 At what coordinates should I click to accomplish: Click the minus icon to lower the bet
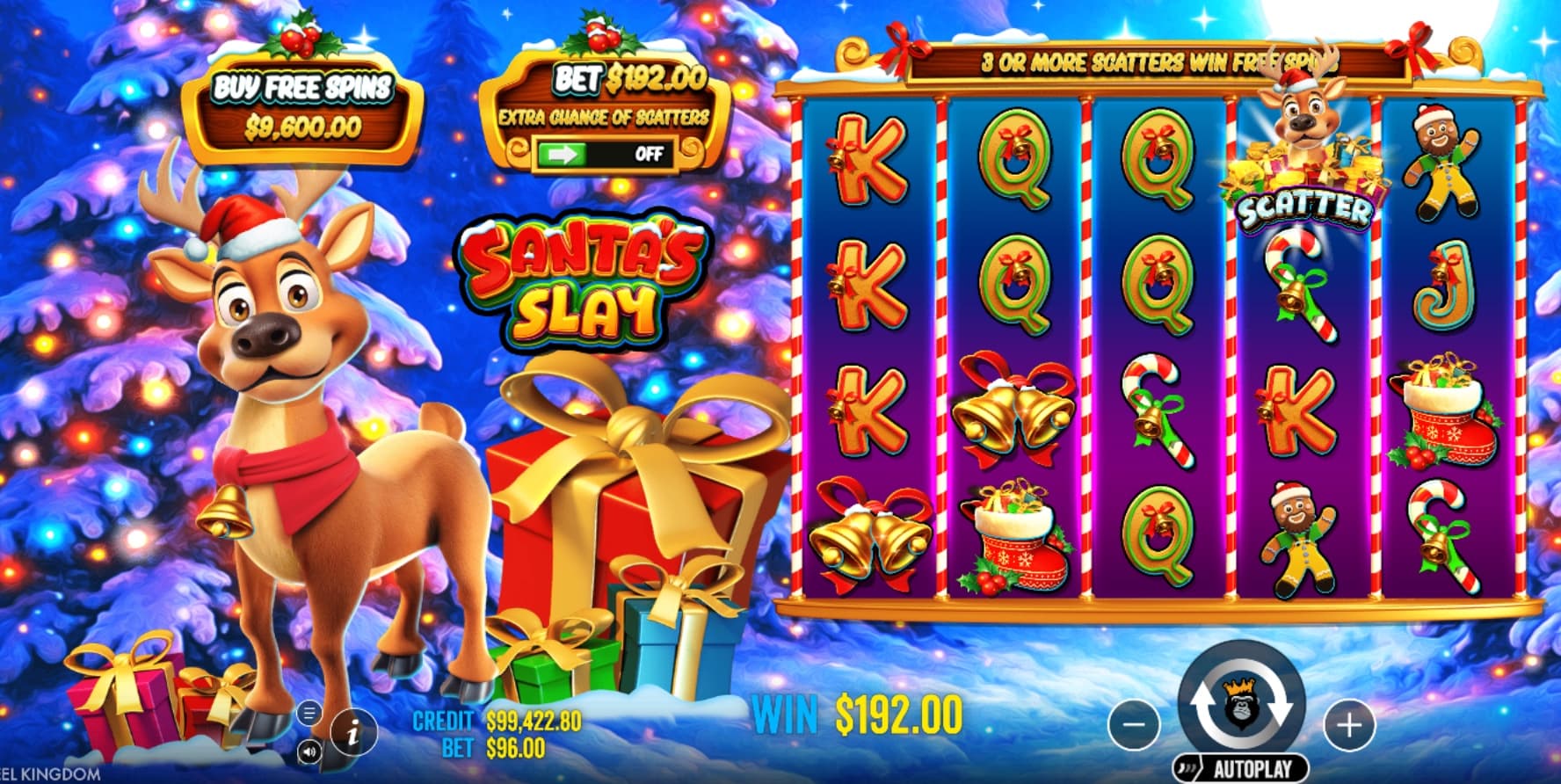click(x=1132, y=726)
